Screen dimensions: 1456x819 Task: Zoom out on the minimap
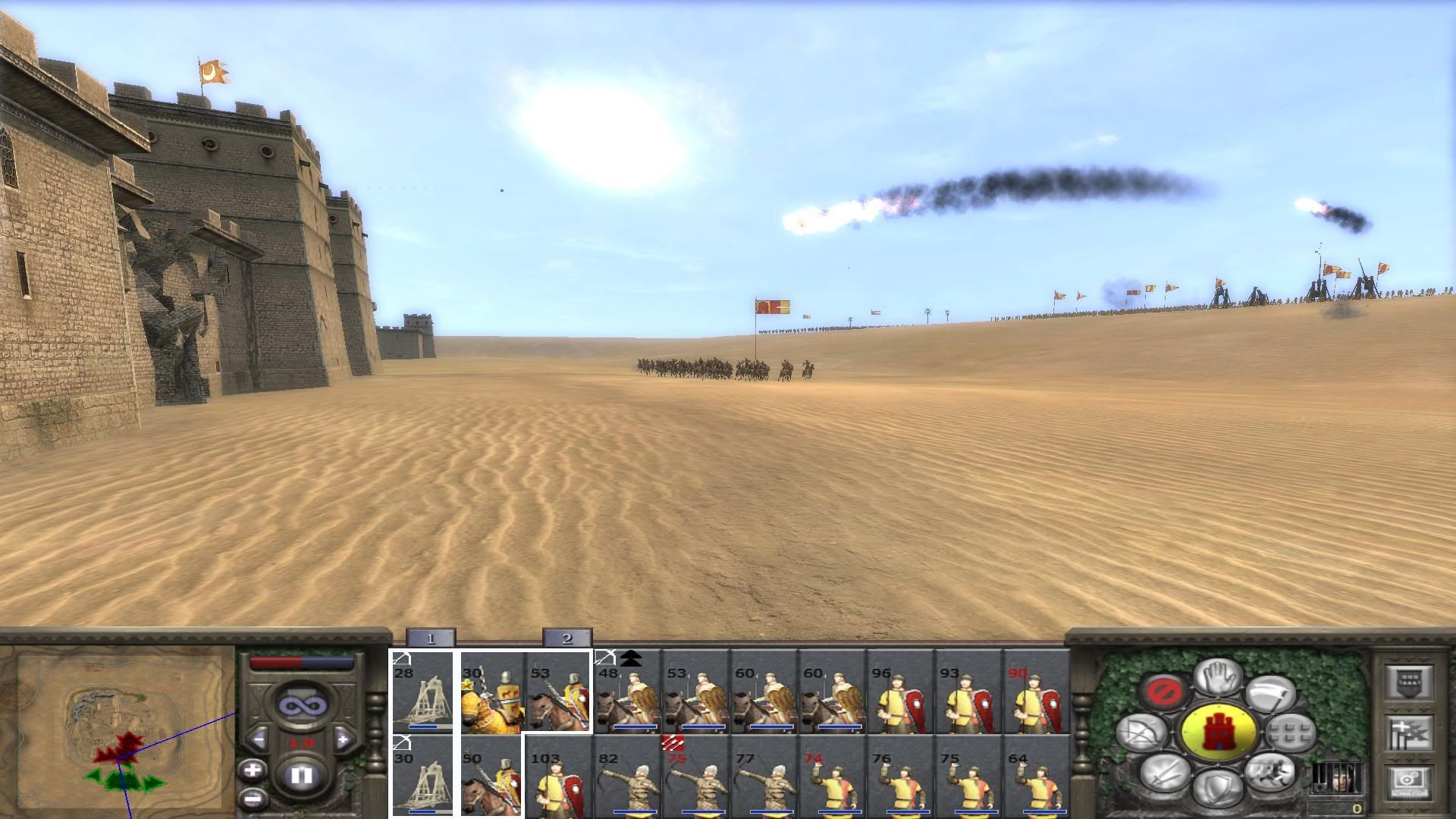click(252, 798)
